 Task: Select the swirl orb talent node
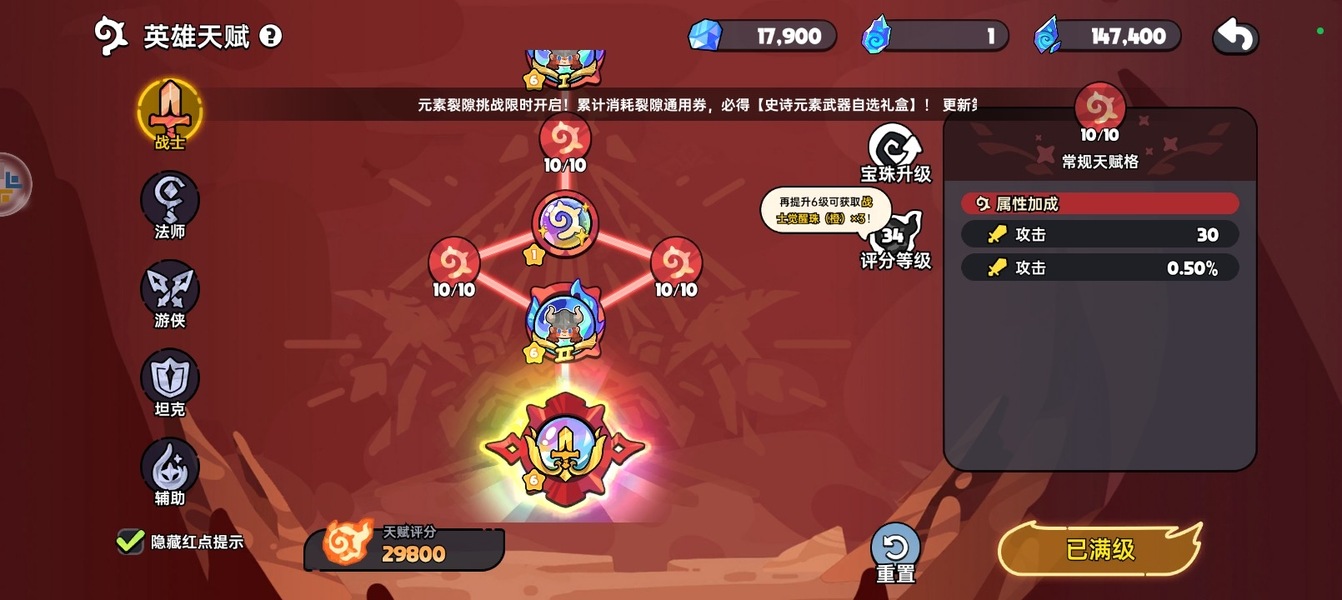565,224
